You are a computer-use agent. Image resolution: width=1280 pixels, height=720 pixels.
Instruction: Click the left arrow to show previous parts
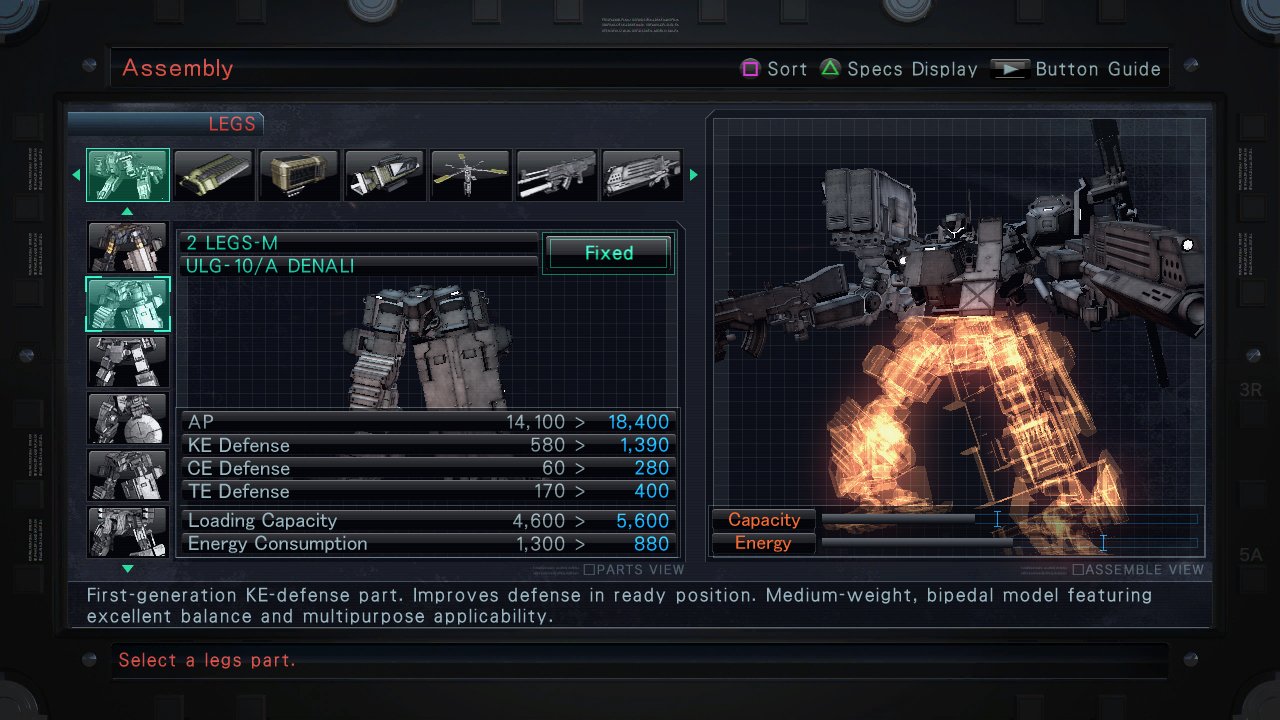pos(76,174)
